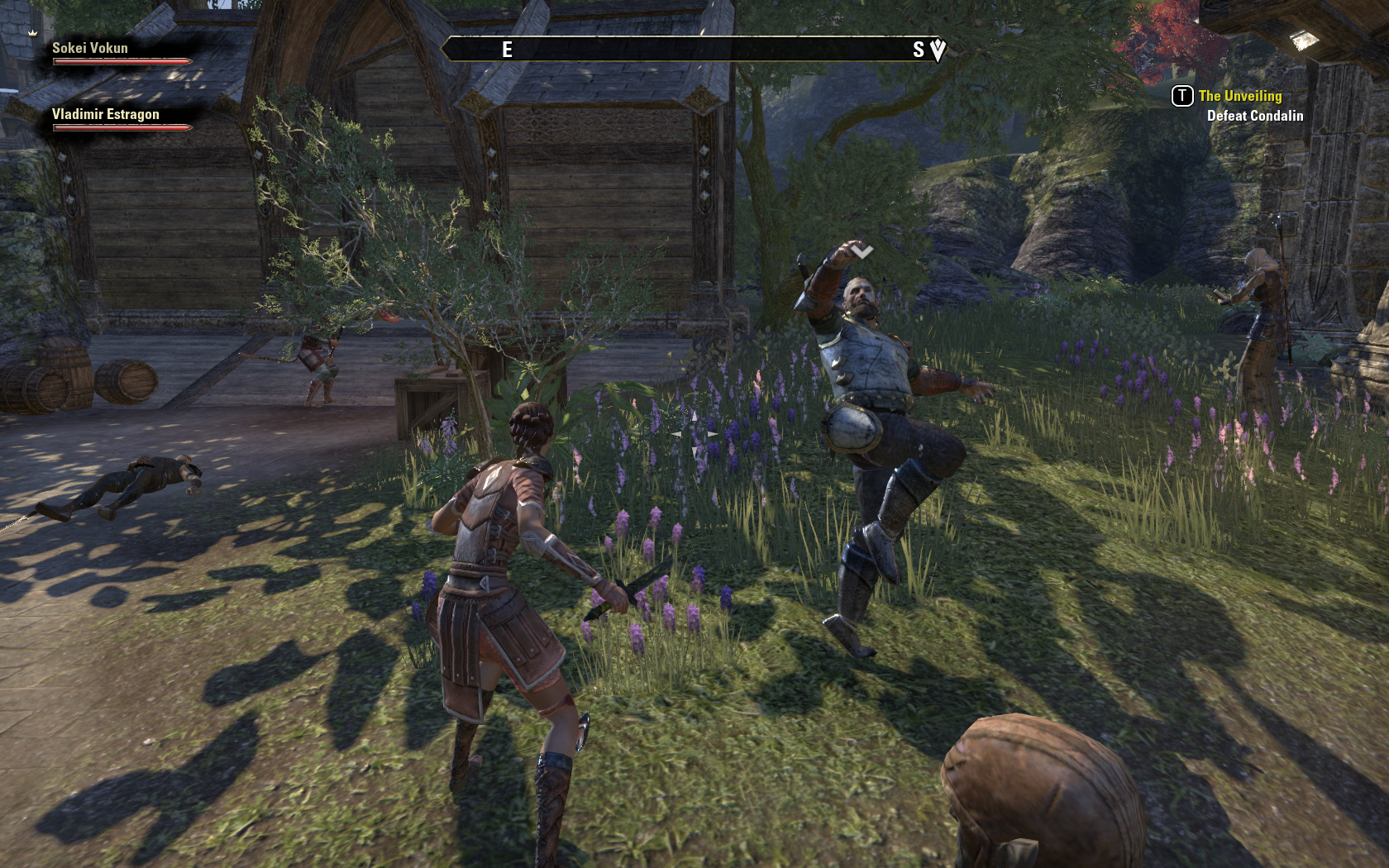Click the quest marker on the compass
This screenshot has height=868, width=1389.
938,50
